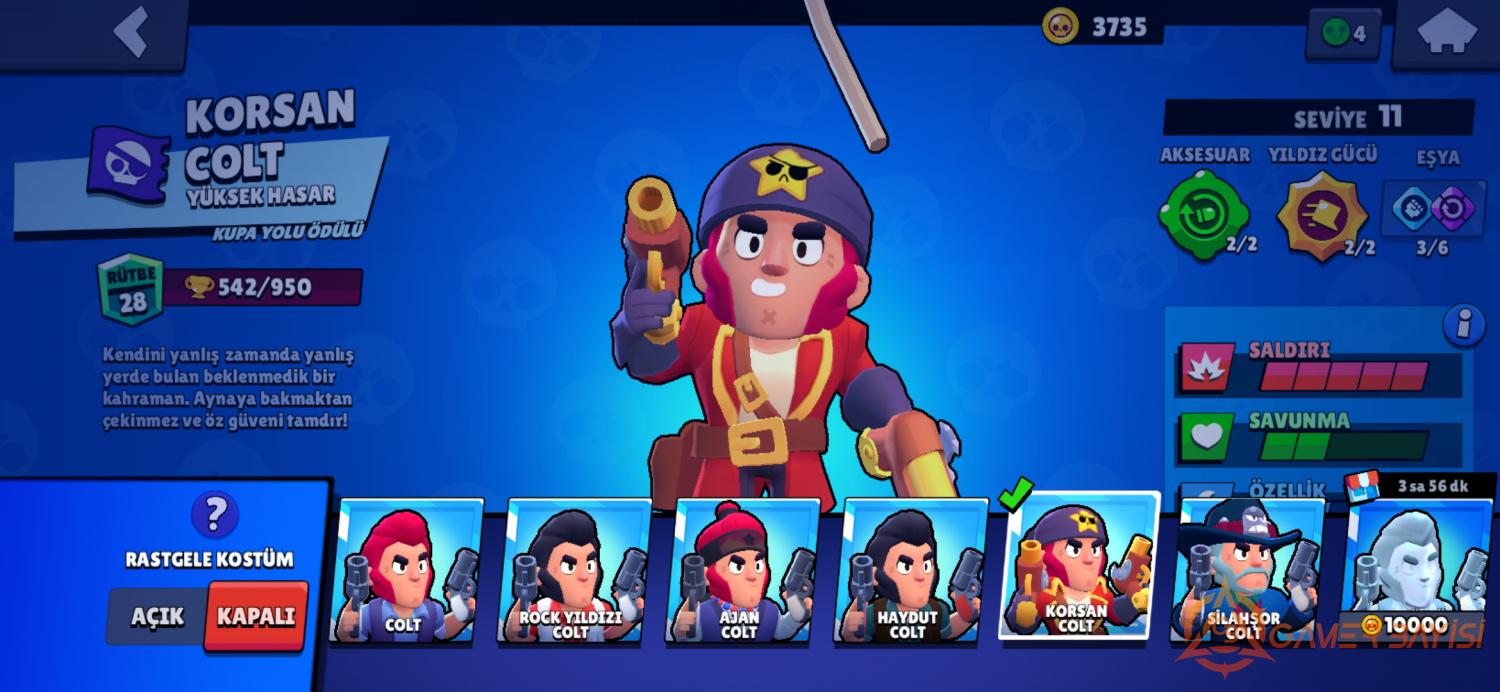Select the default Colt skin

pos(404,572)
